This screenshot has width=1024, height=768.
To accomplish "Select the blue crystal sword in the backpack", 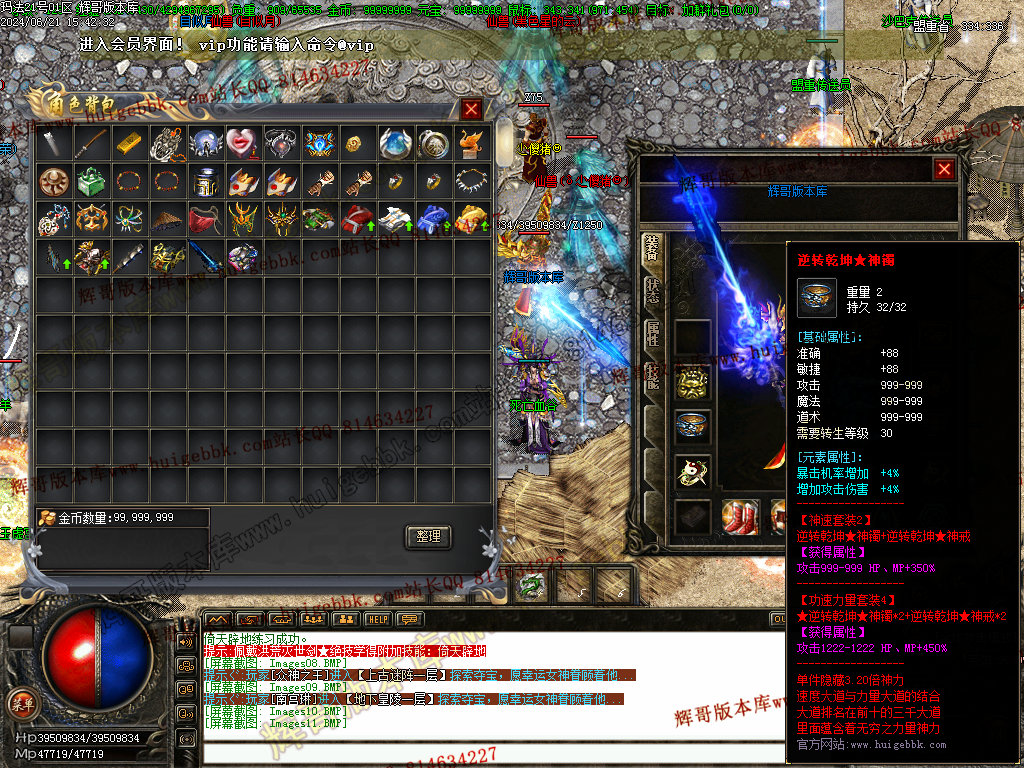I will (x=205, y=258).
